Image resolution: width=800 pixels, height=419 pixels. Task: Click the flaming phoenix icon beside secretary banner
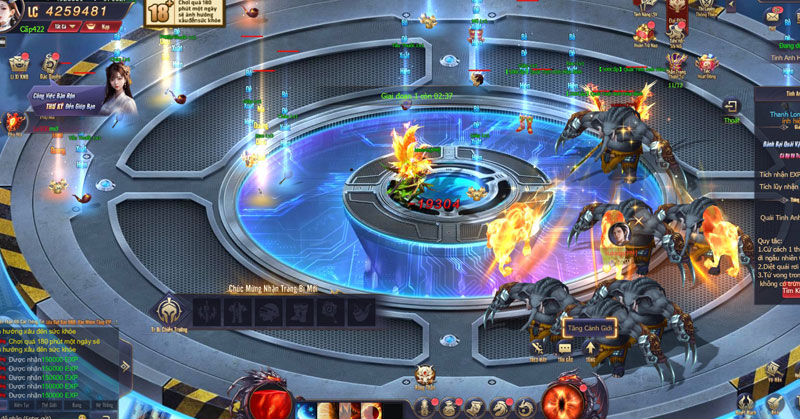click(14, 122)
